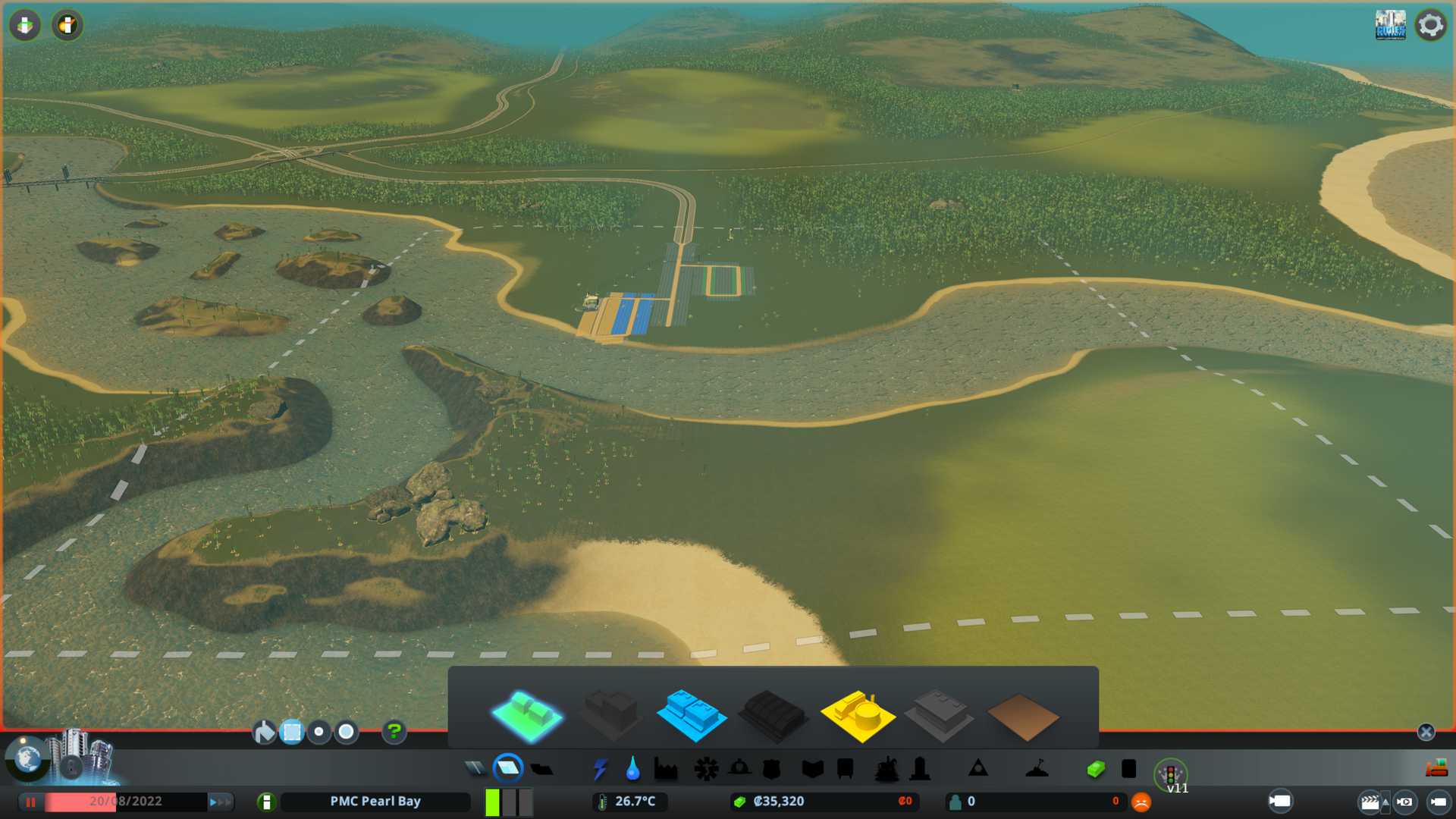Choose the blue low density commercial zone
1456x819 pixels.
tap(691, 715)
